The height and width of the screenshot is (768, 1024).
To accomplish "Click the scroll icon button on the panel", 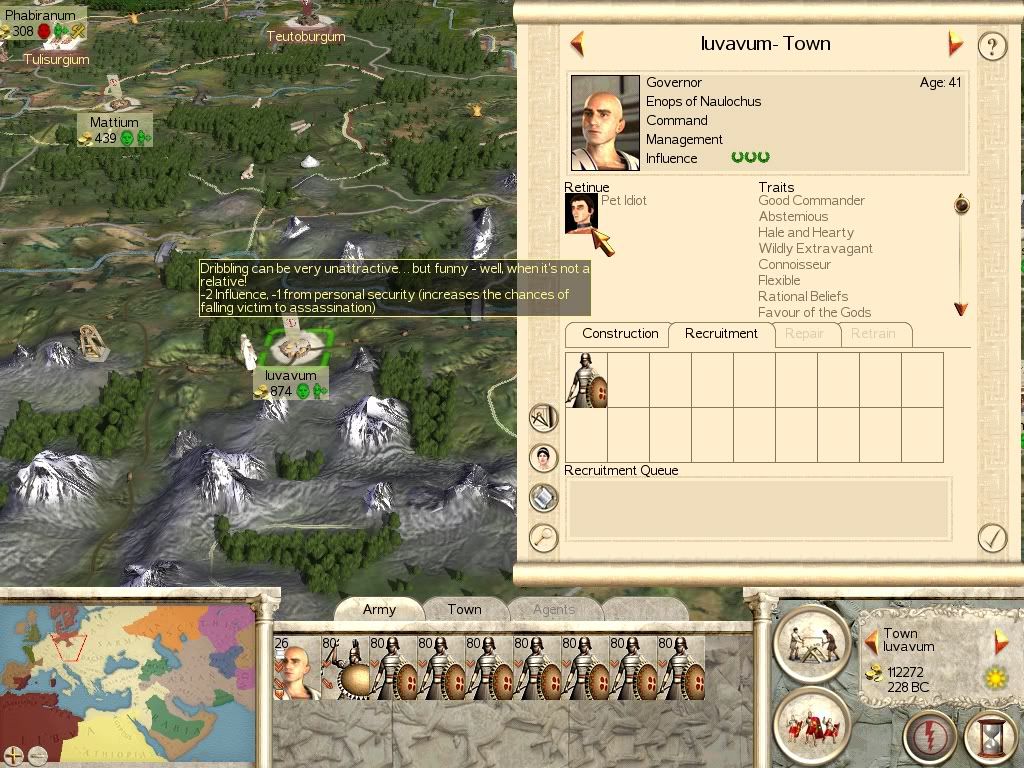I will pos(543,498).
